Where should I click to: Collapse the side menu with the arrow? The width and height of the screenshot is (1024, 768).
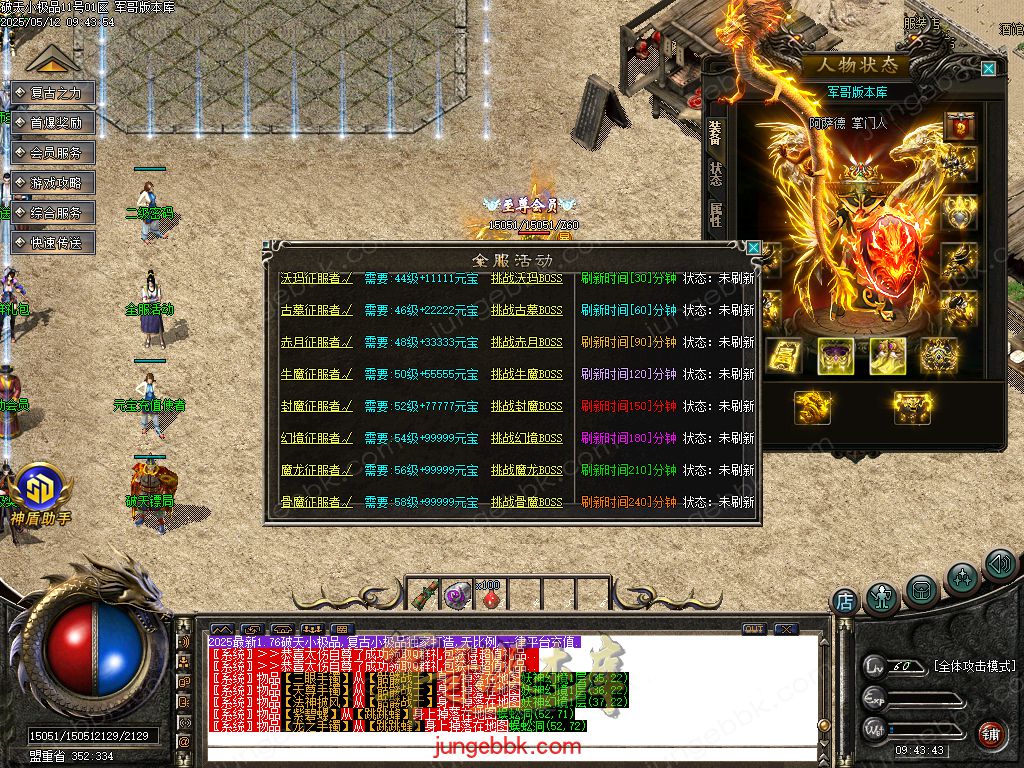tap(53, 61)
